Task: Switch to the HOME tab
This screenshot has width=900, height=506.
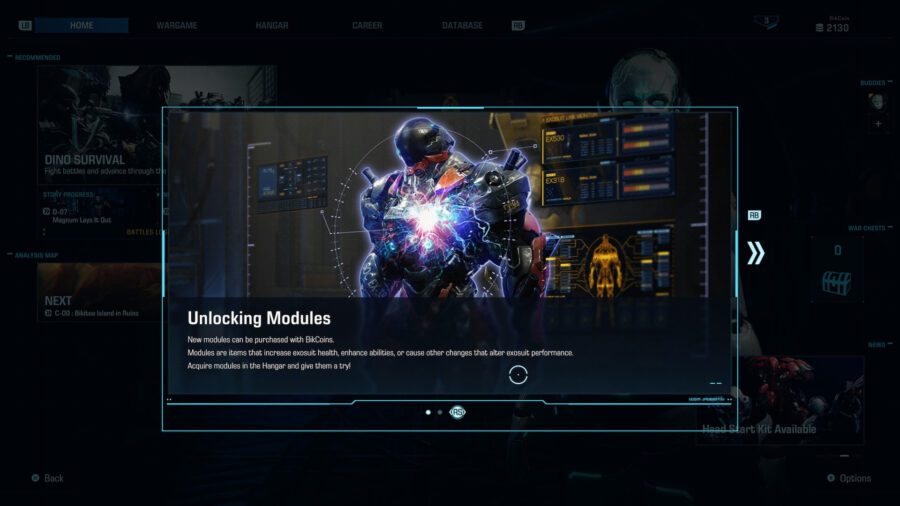Action: click(82, 25)
